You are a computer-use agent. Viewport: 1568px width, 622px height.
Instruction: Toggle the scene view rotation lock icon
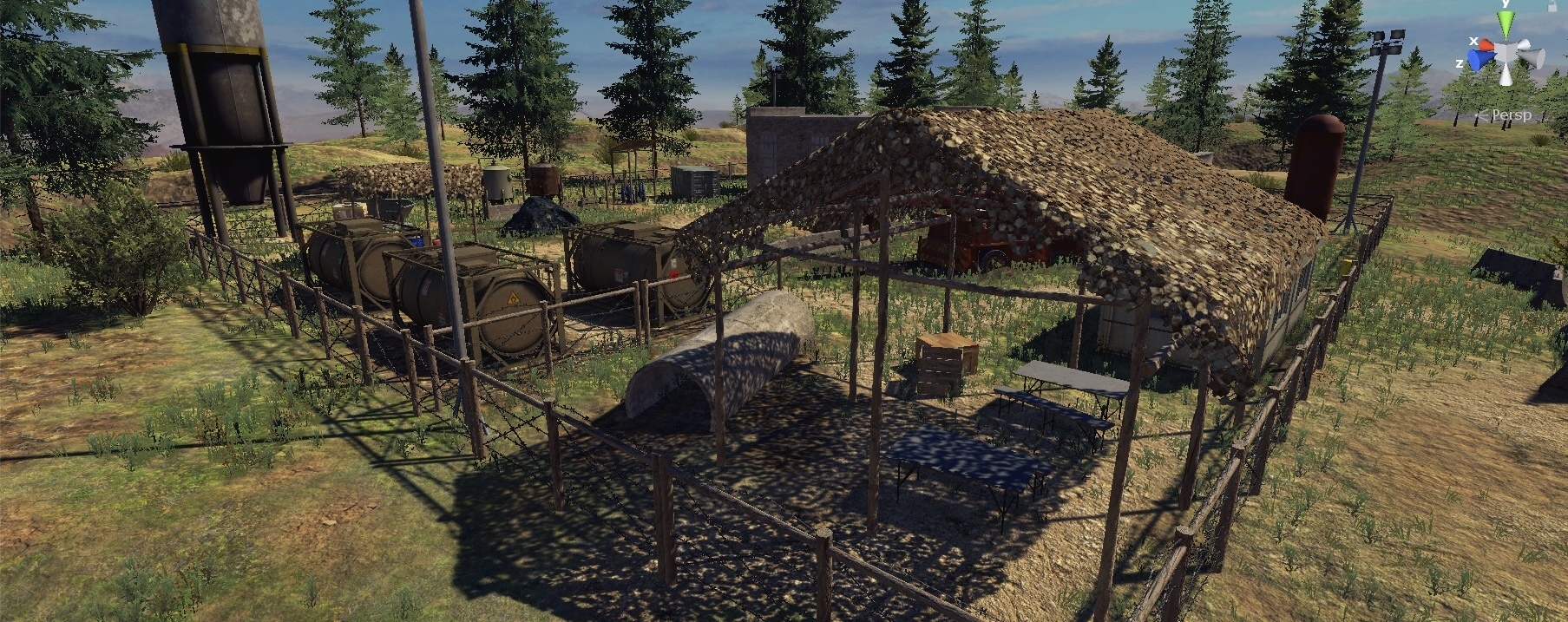(1553, 5)
